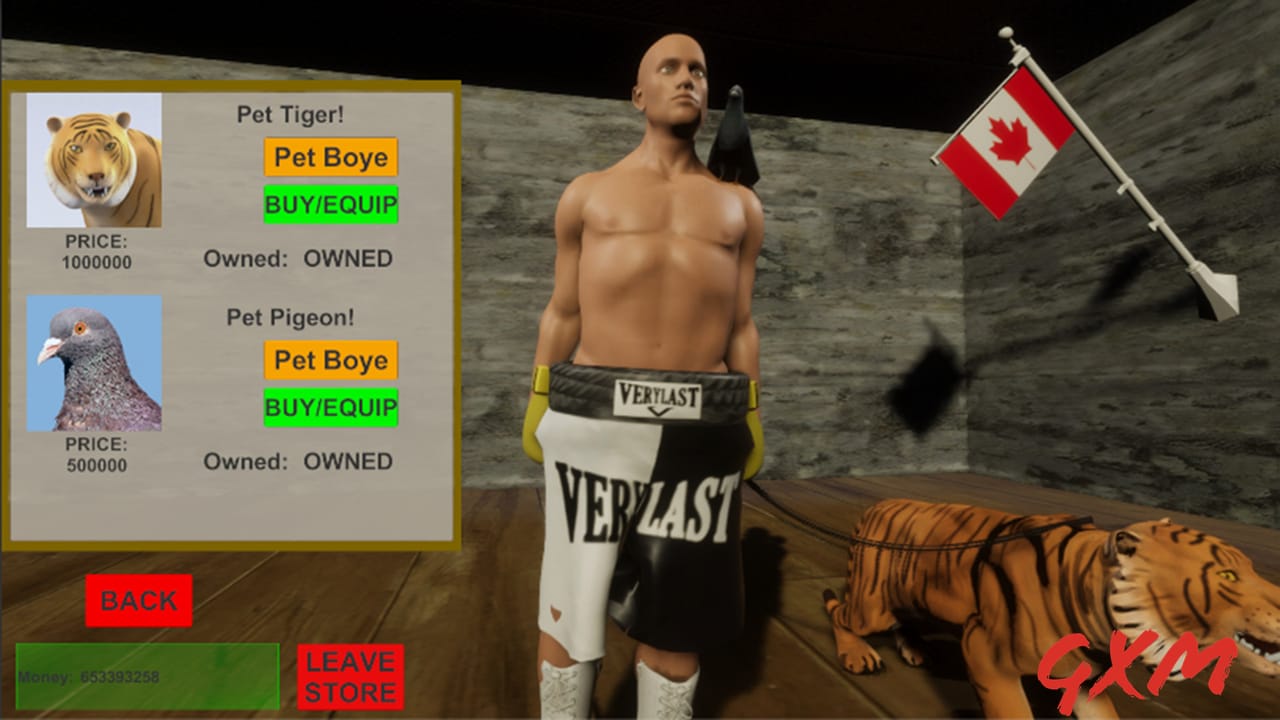Screen dimensions: 1280x720
Task: Click the Owned status for Pet Tiger
Action: pyautogui.click(x=296, y=258)
